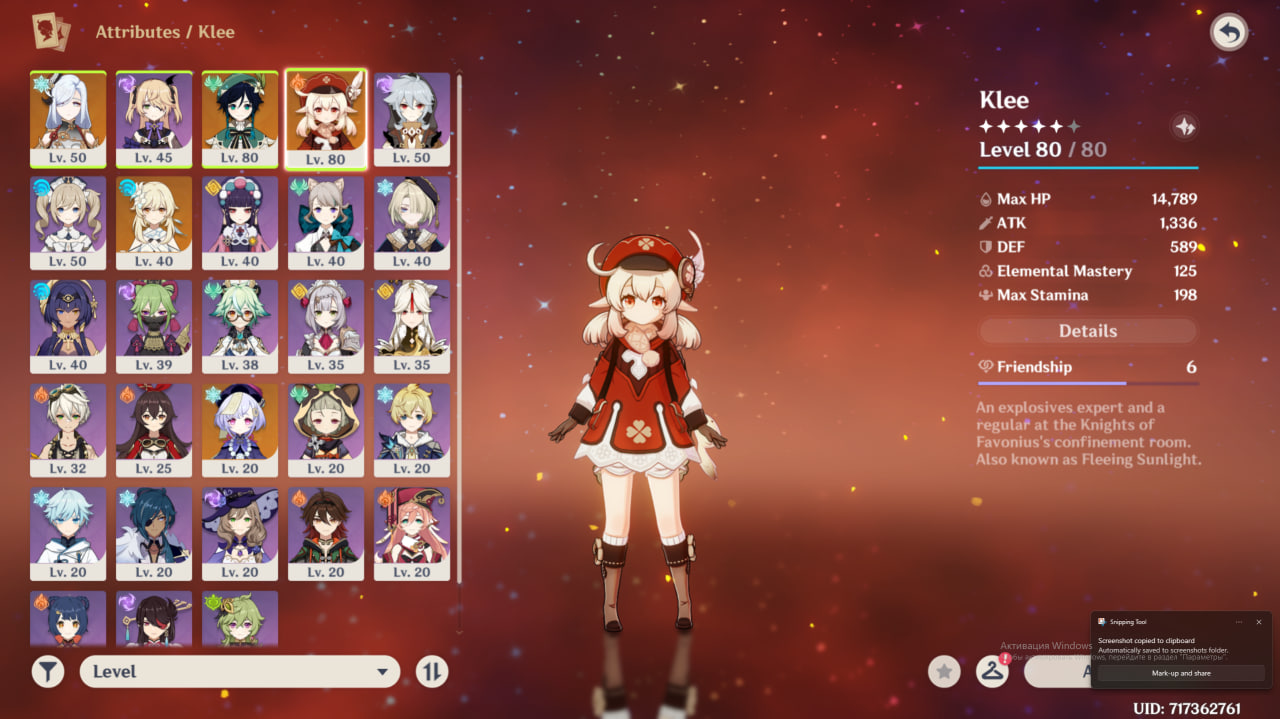This screenshot has width=1280, height=719.
Task: Go back using the return arrow button
Action: [x=1229, y=33]
